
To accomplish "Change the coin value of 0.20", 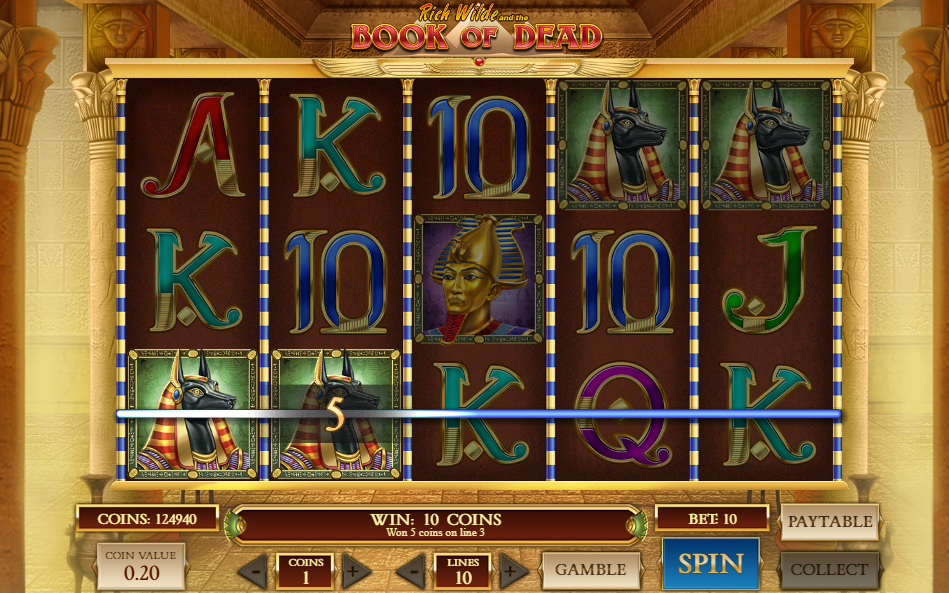I will (141, 566).
